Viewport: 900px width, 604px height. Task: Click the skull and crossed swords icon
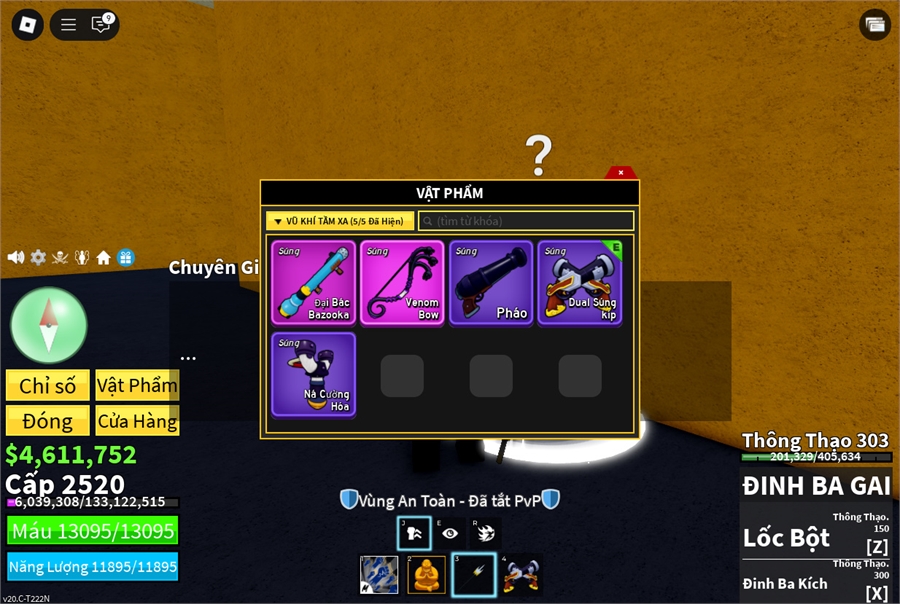point(60,257)
